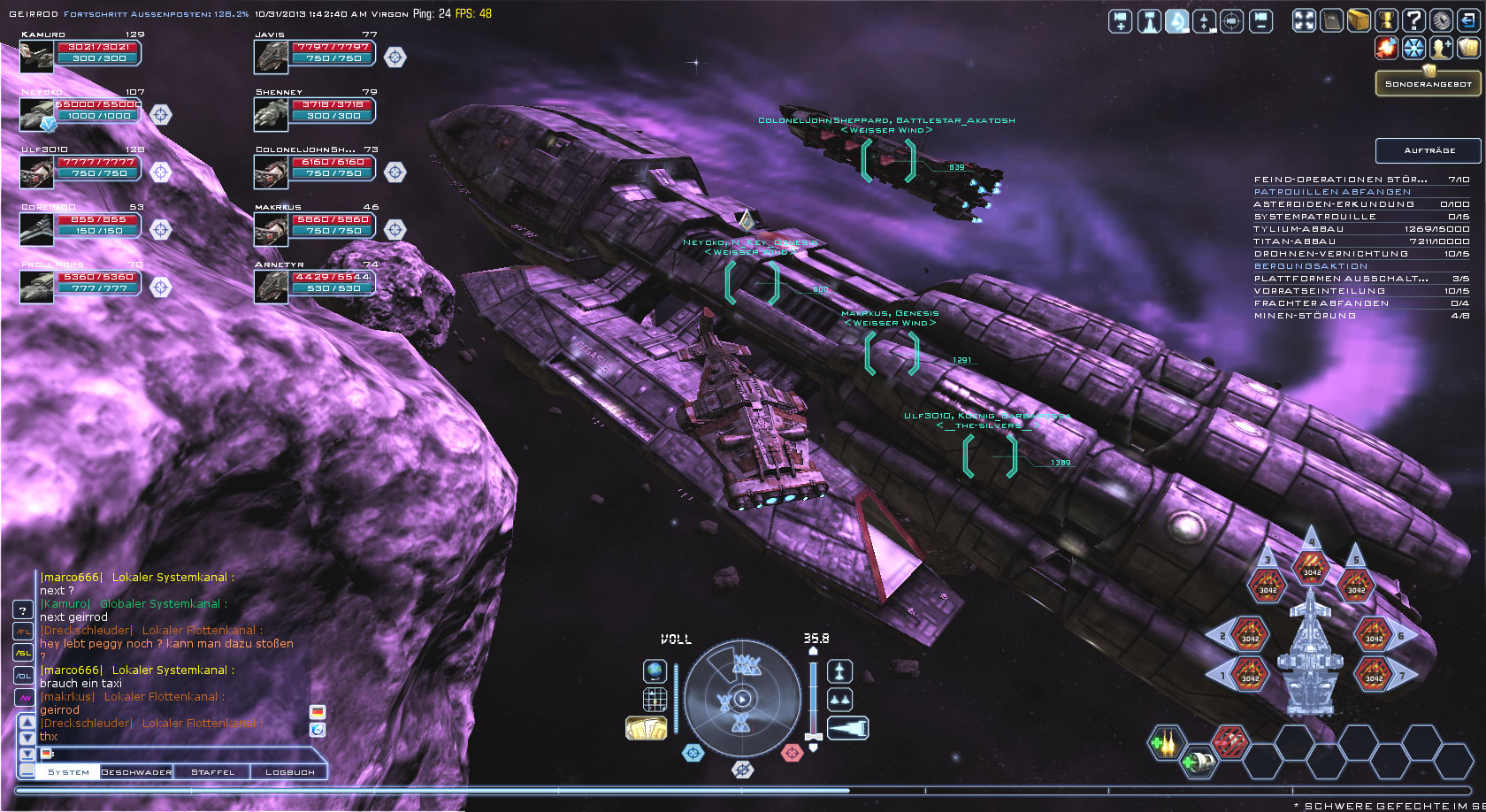Switch to the Staffel chat tab

[x=213, y=772]
